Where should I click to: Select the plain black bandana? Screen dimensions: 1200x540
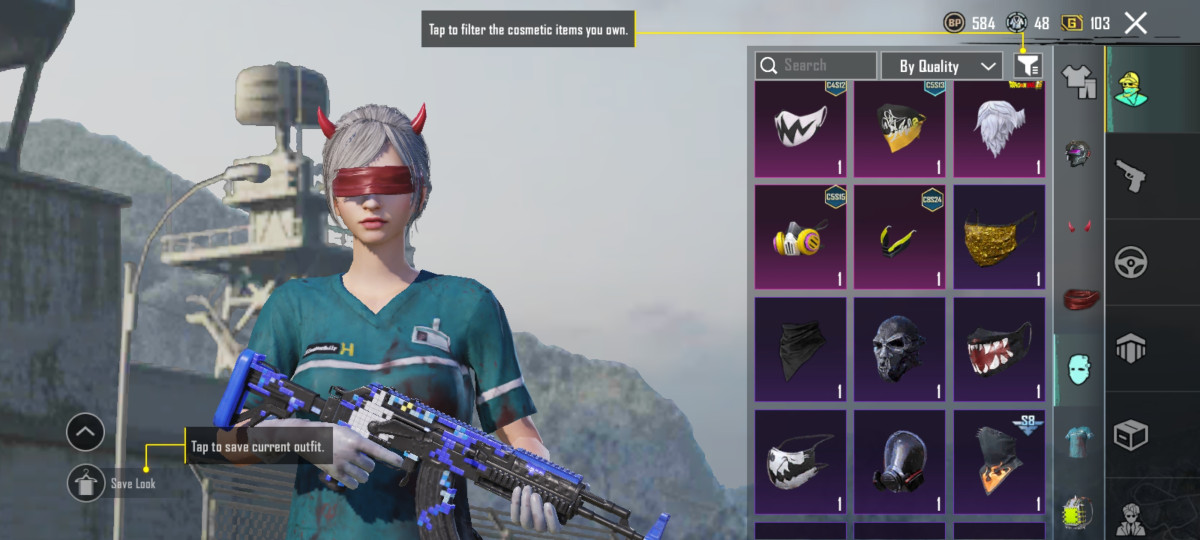coord(800,344)
